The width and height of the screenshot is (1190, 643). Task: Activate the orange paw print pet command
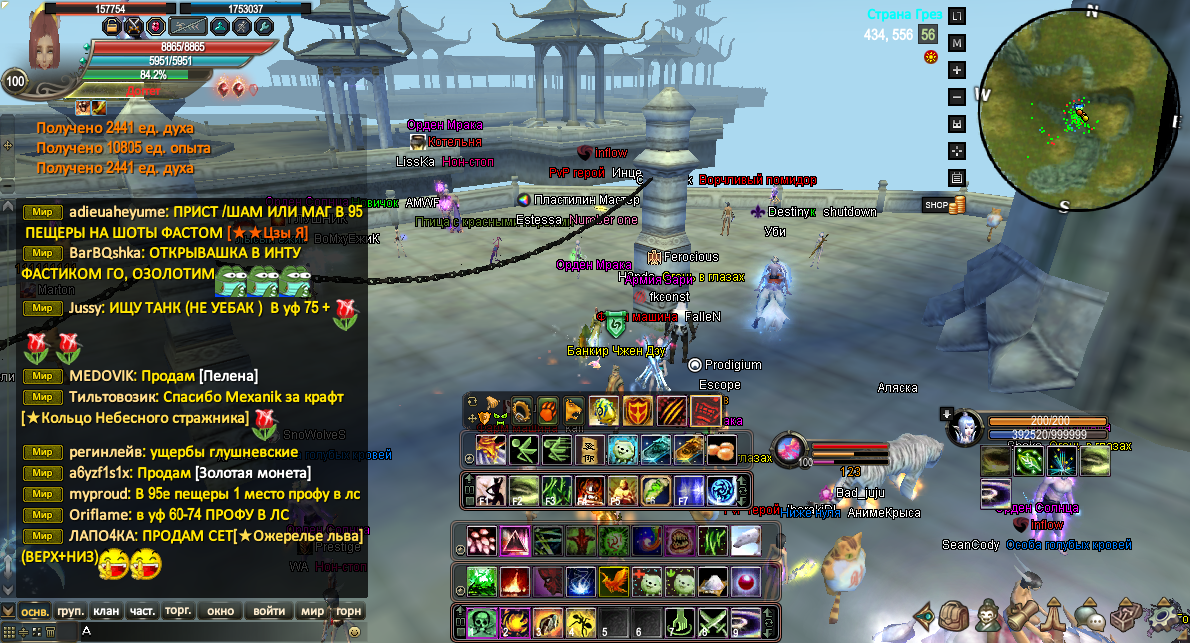coord(547,410)
